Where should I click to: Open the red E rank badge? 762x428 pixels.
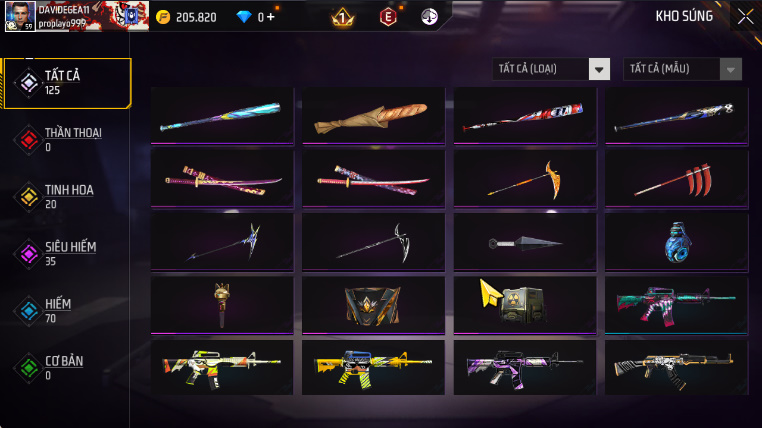[388, 16]
